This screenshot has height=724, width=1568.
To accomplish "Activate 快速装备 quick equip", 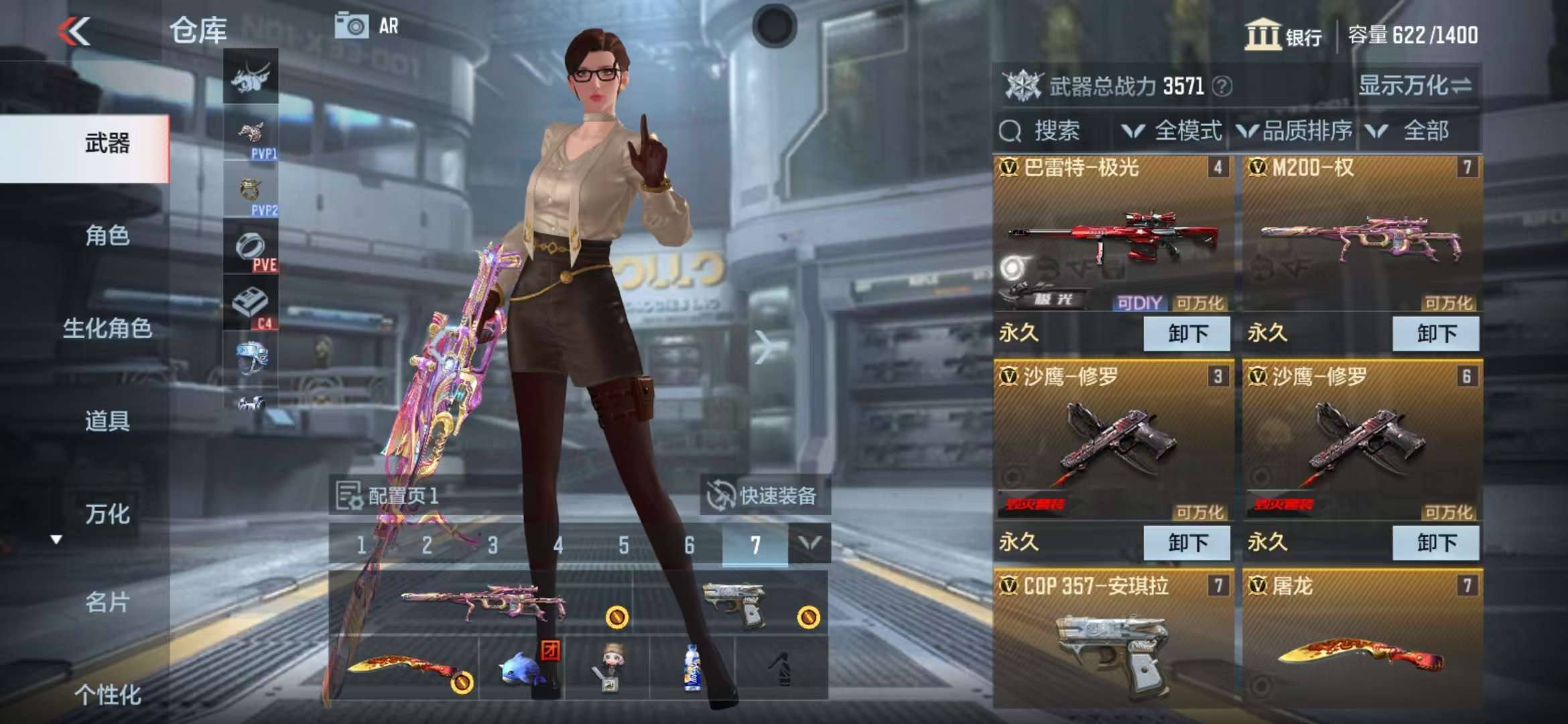I will point(764,496).
